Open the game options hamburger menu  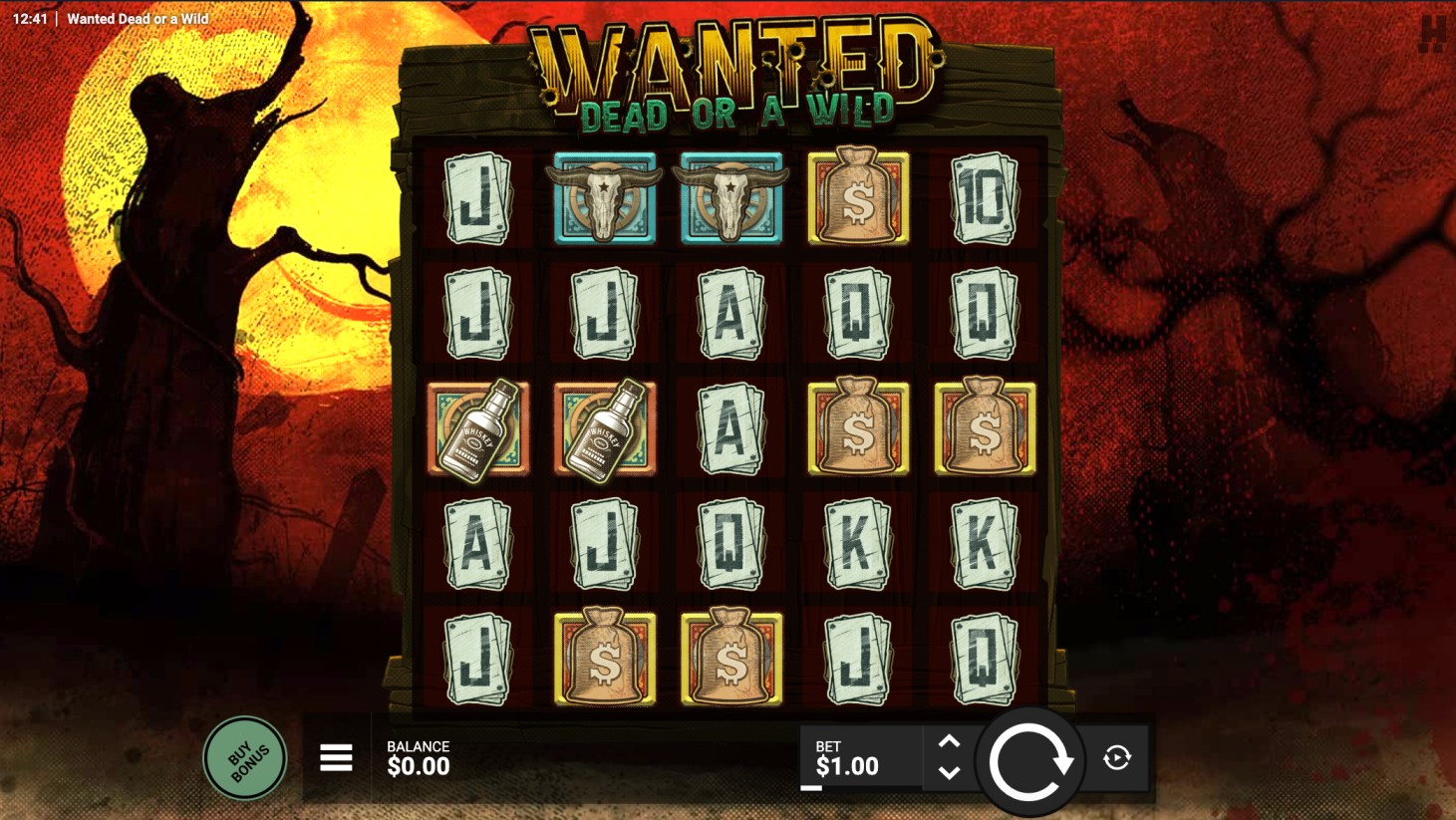click(335, 757)
